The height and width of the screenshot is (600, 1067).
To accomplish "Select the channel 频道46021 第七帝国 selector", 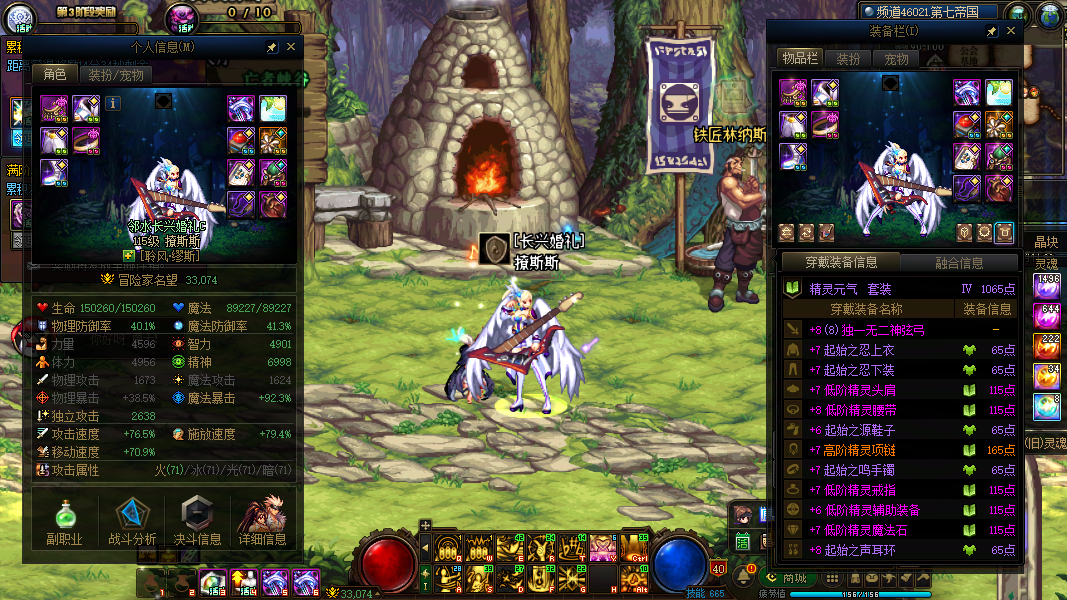I will [x=928, y=12].
